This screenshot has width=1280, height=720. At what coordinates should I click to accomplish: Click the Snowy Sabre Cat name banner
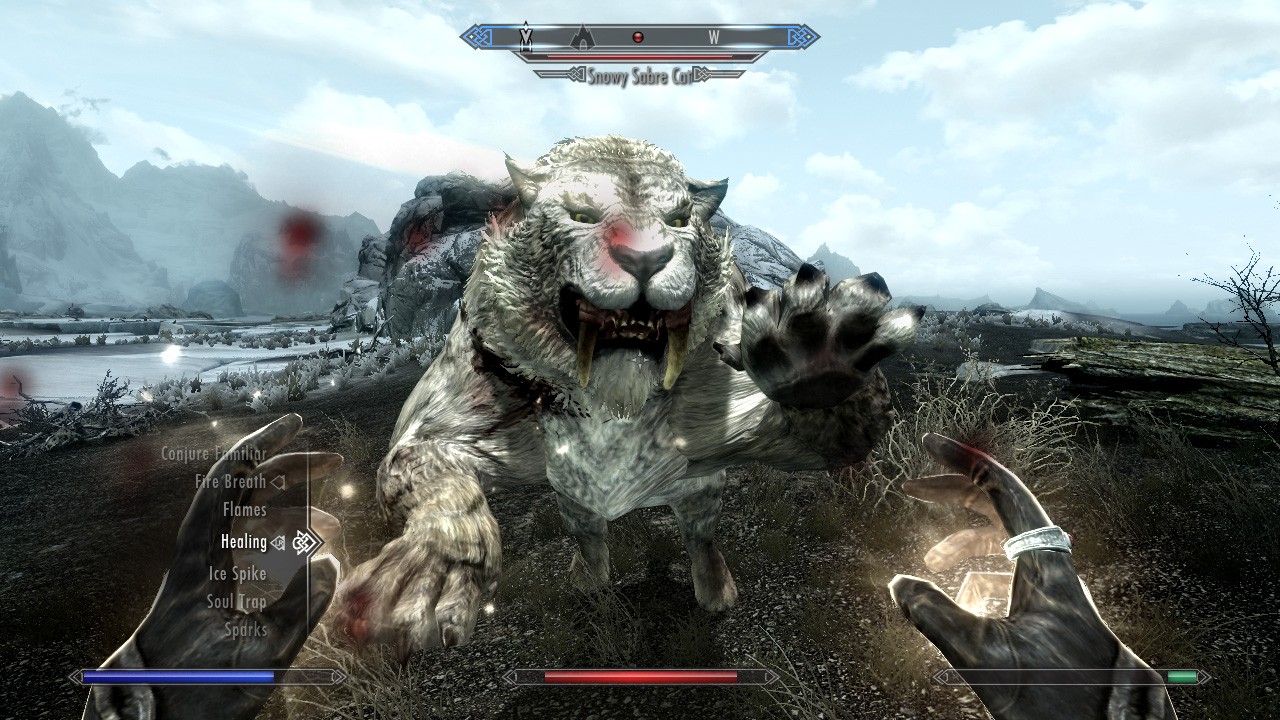point(640,75)
